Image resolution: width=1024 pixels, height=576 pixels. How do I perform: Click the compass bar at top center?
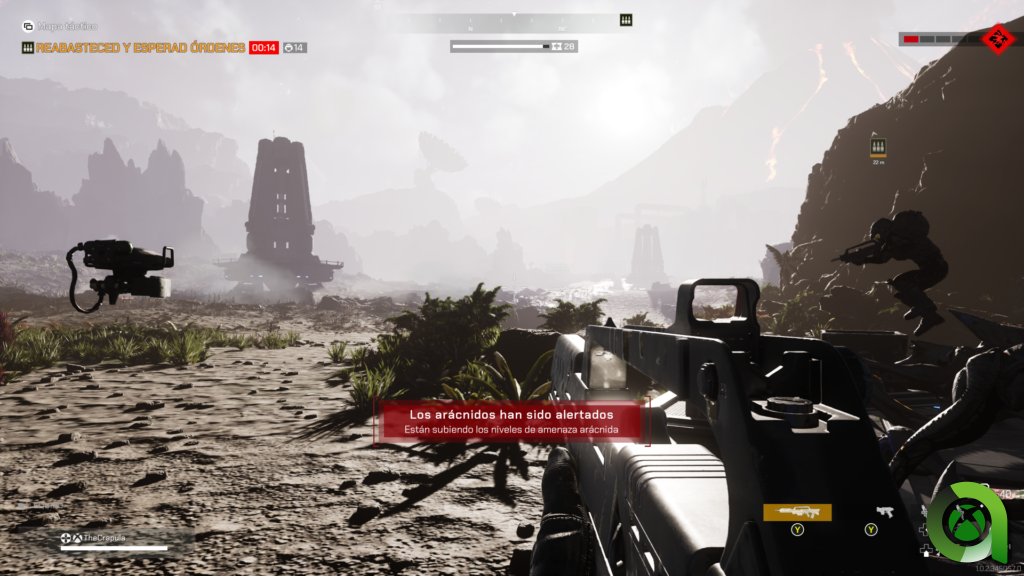(513, 20)
